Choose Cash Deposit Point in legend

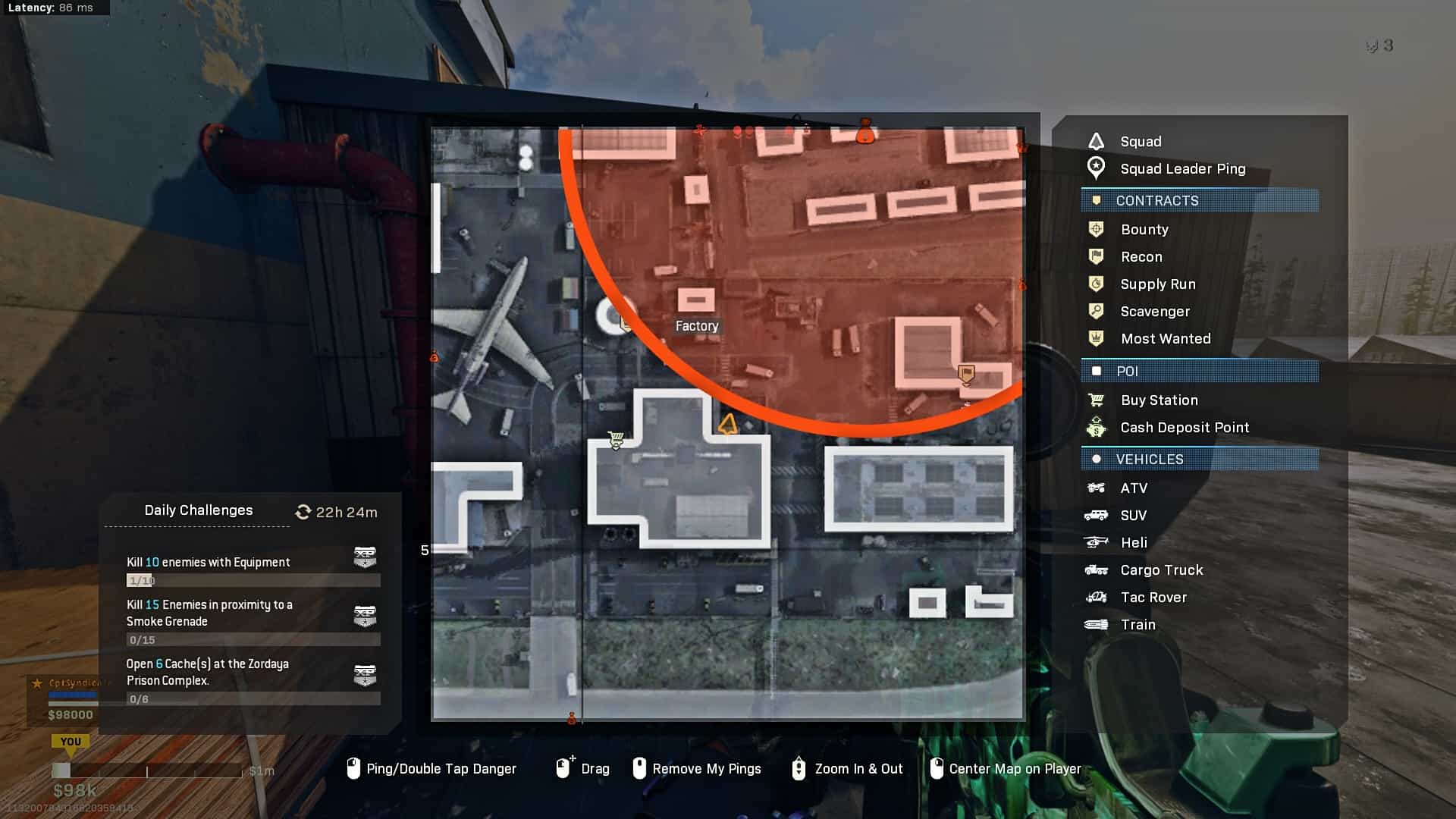coord(1184,428)
